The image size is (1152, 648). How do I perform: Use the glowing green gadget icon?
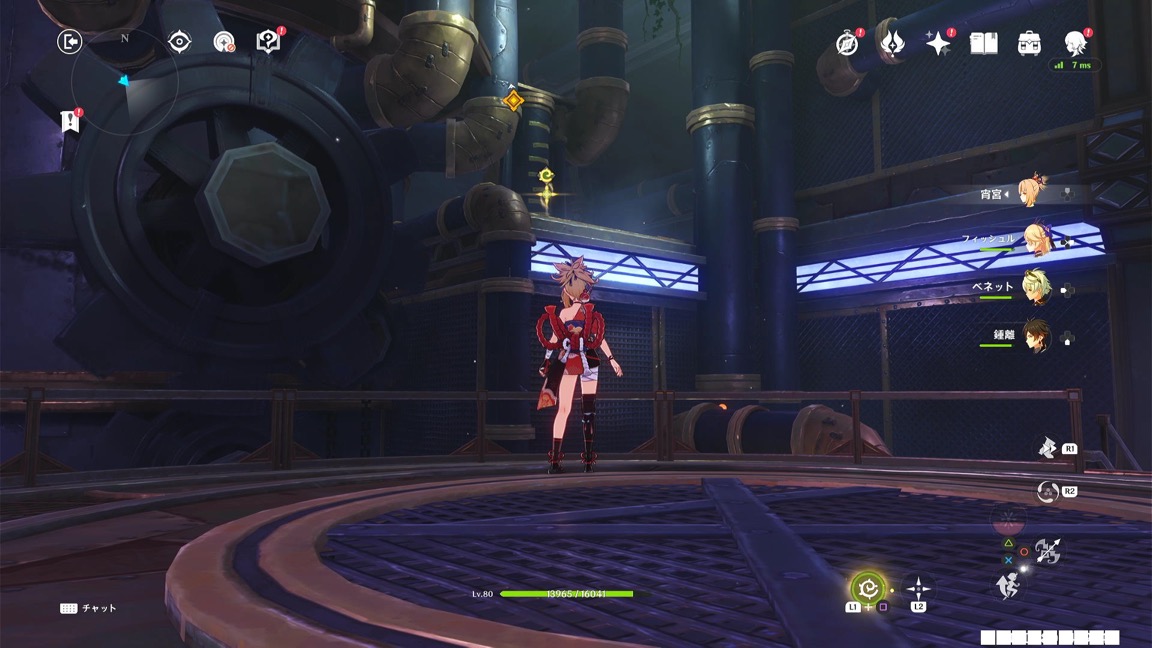[867, 587]
